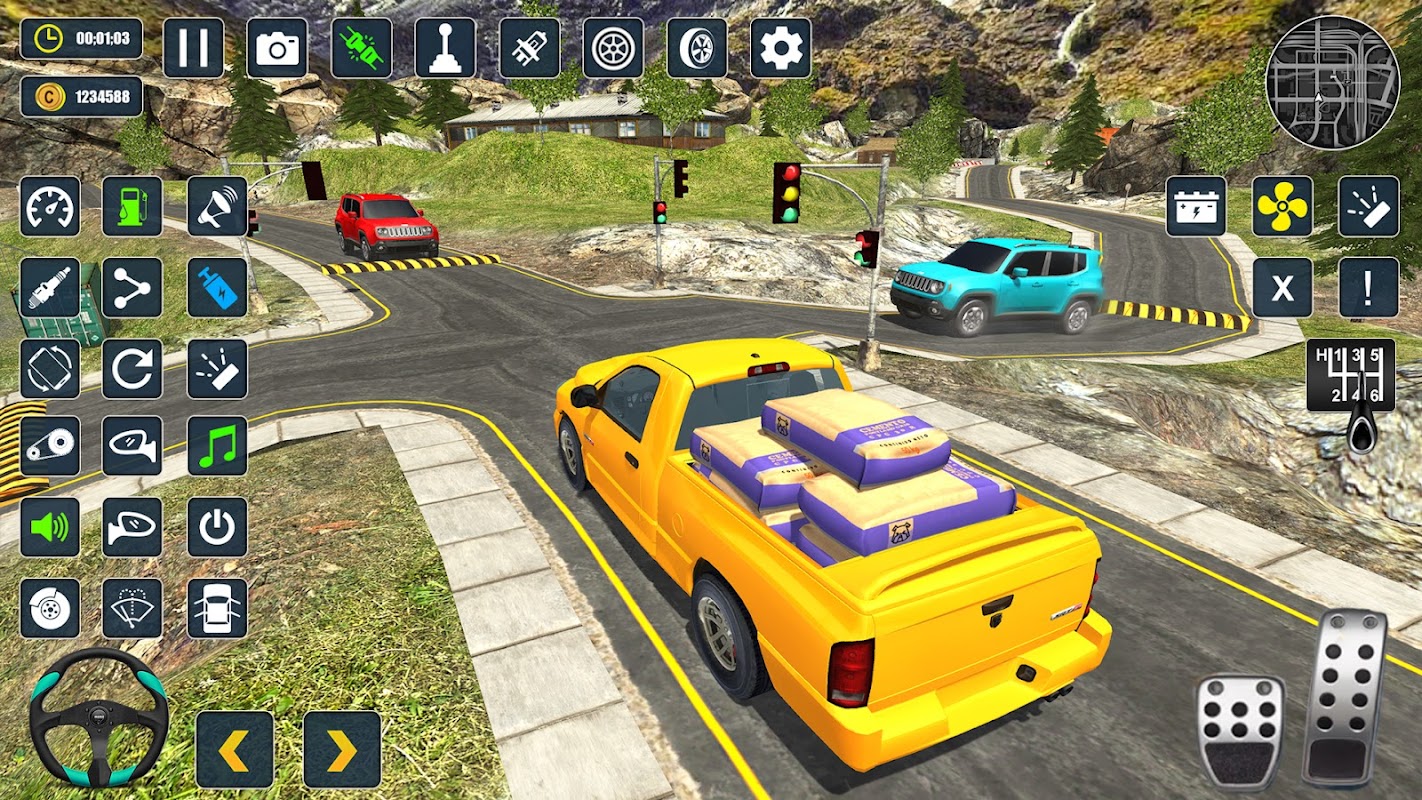Viewport: 1422px width, 800px height.
Task: Pause the game
Action: click(x=193, y=48)
